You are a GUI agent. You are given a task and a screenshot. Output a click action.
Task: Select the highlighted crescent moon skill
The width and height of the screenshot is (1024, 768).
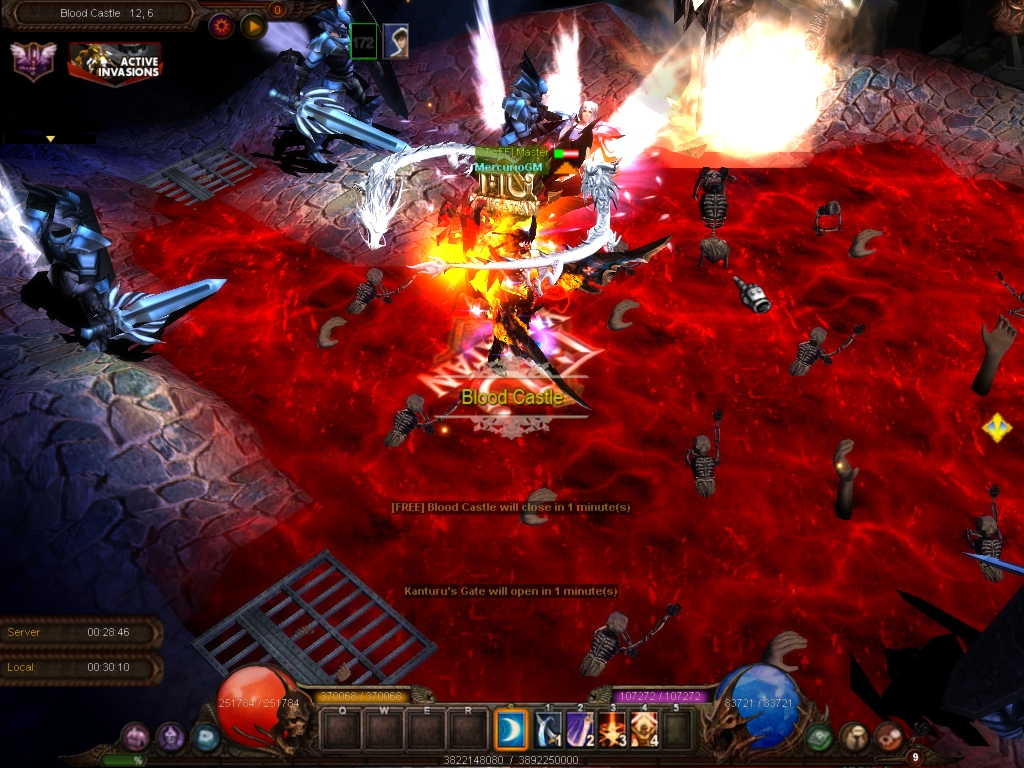512,730
